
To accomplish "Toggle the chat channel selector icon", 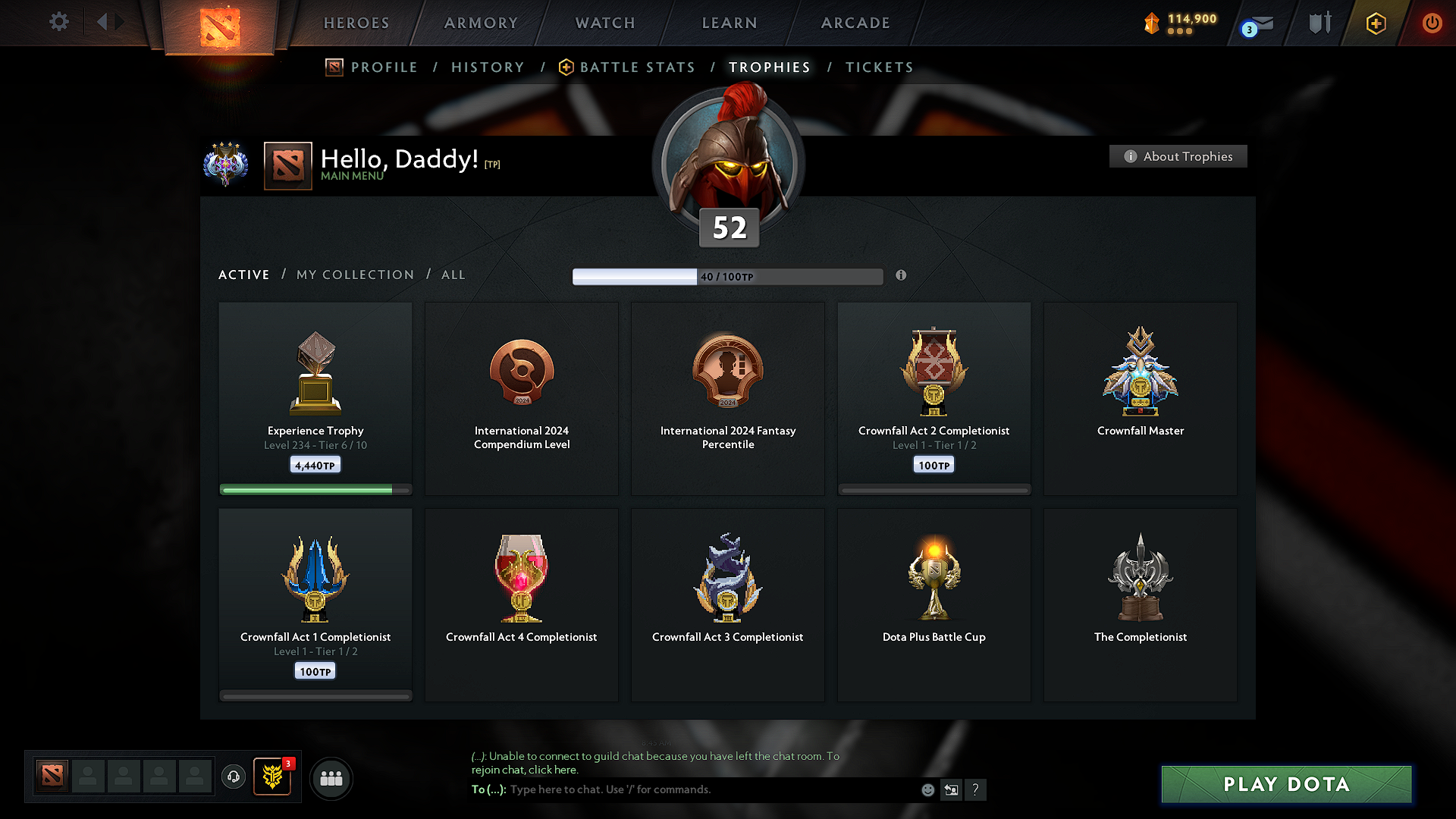I will click(x=951, y=789).
